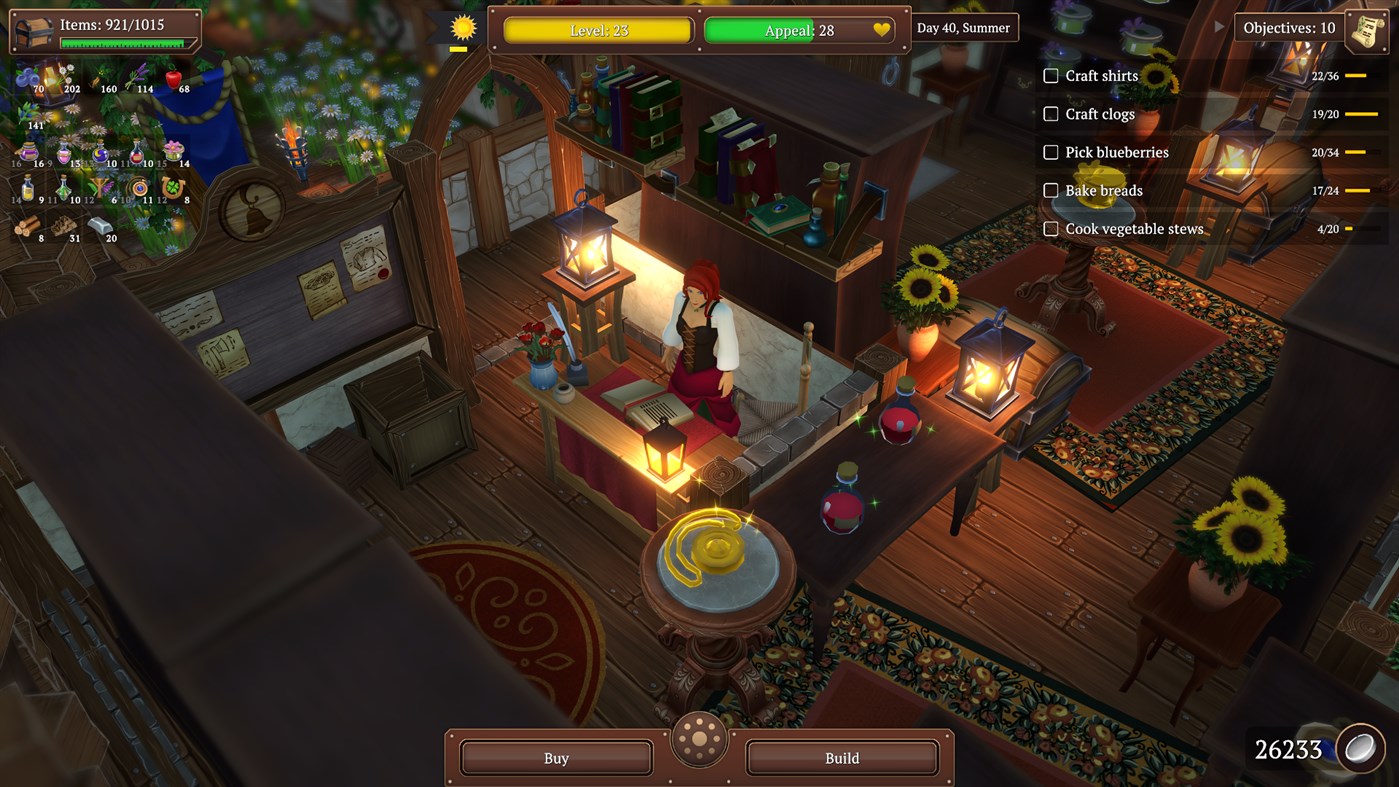1399x787 pixels.
Task: Select the apple item in the inventory
Action: (x=174, y=77)
